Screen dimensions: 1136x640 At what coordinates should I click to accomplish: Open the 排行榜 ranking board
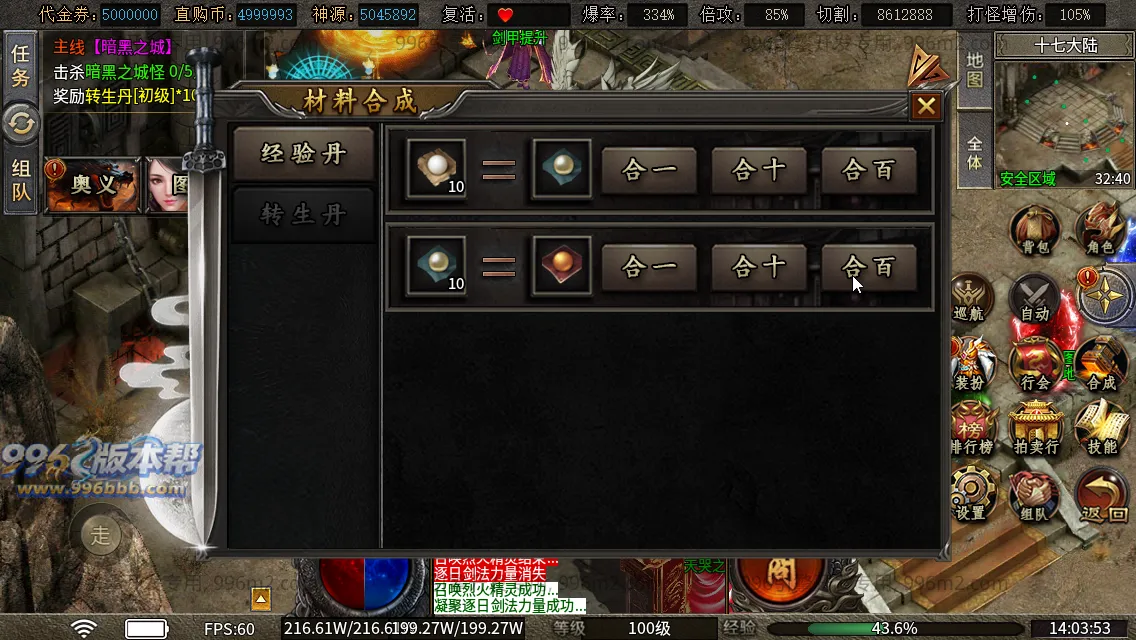[x=970, y=429]
